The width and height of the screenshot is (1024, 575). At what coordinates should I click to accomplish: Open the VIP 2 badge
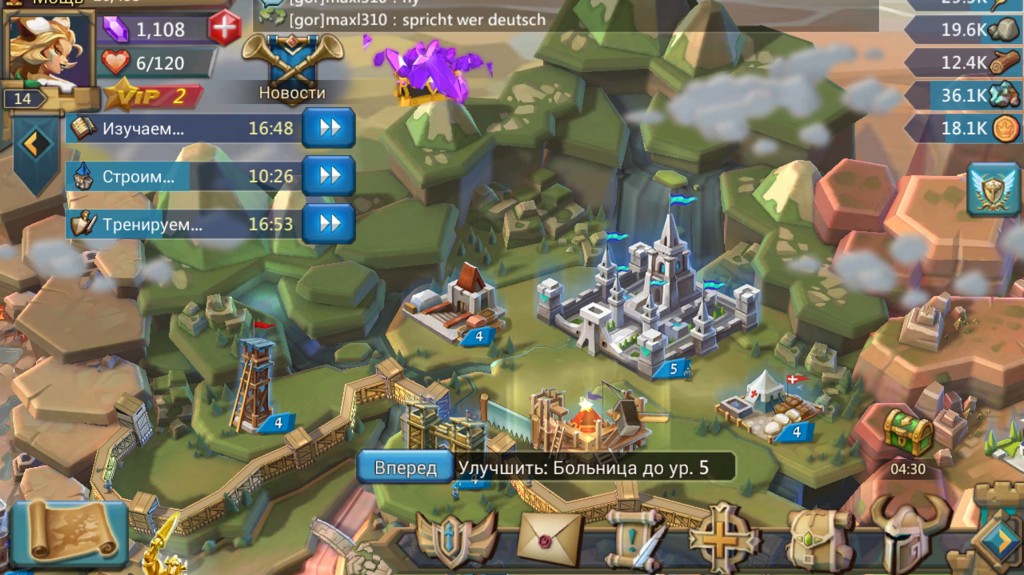tap(152, 97)
